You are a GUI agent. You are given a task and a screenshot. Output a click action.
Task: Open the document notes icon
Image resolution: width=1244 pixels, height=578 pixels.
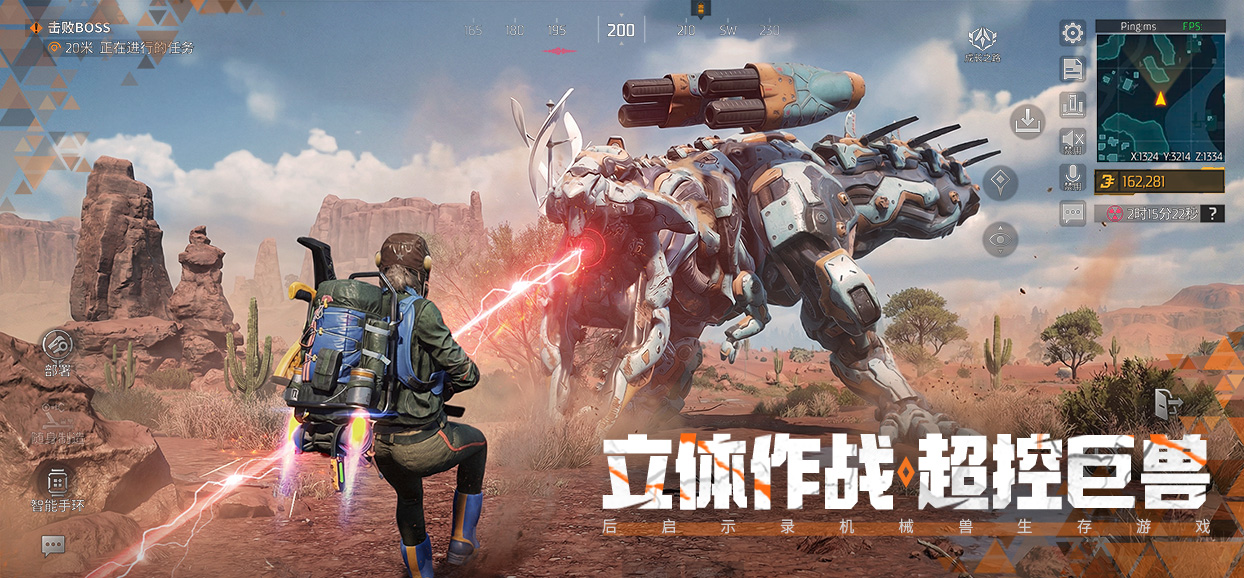click(x=1073, y=69)
